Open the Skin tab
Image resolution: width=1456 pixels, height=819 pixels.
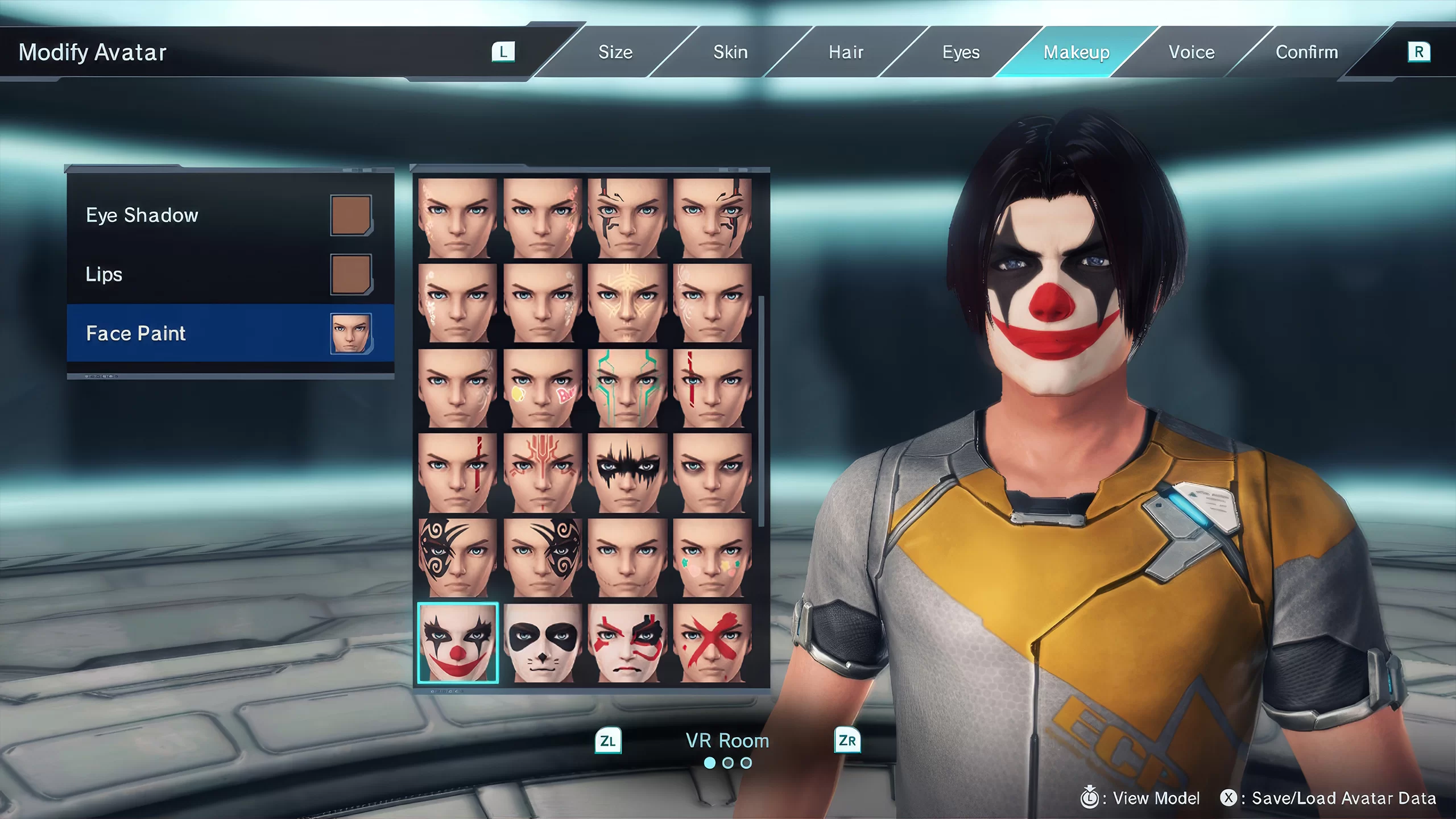[730, 52]
